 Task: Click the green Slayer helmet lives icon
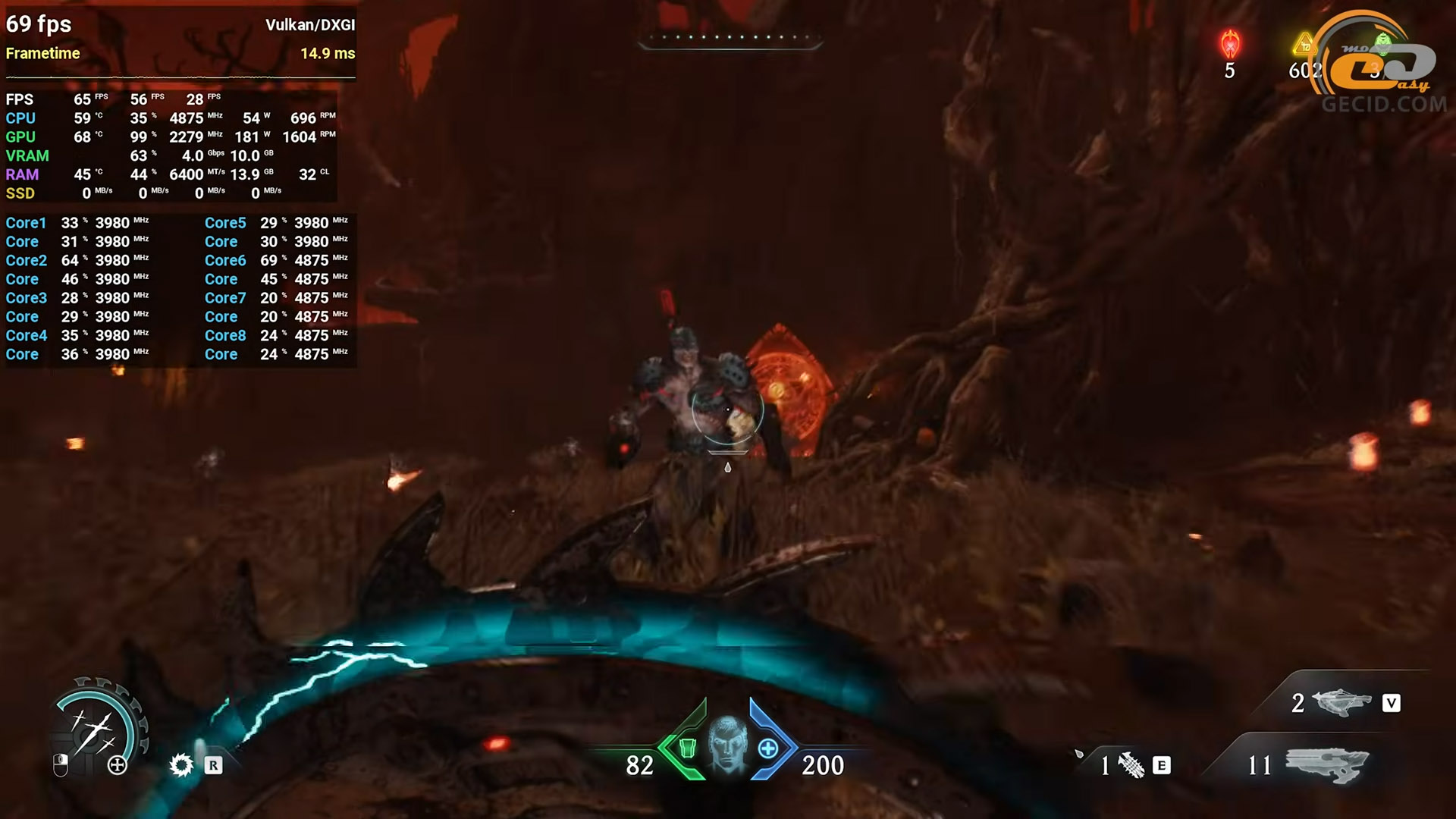[x=1382, y=40]
